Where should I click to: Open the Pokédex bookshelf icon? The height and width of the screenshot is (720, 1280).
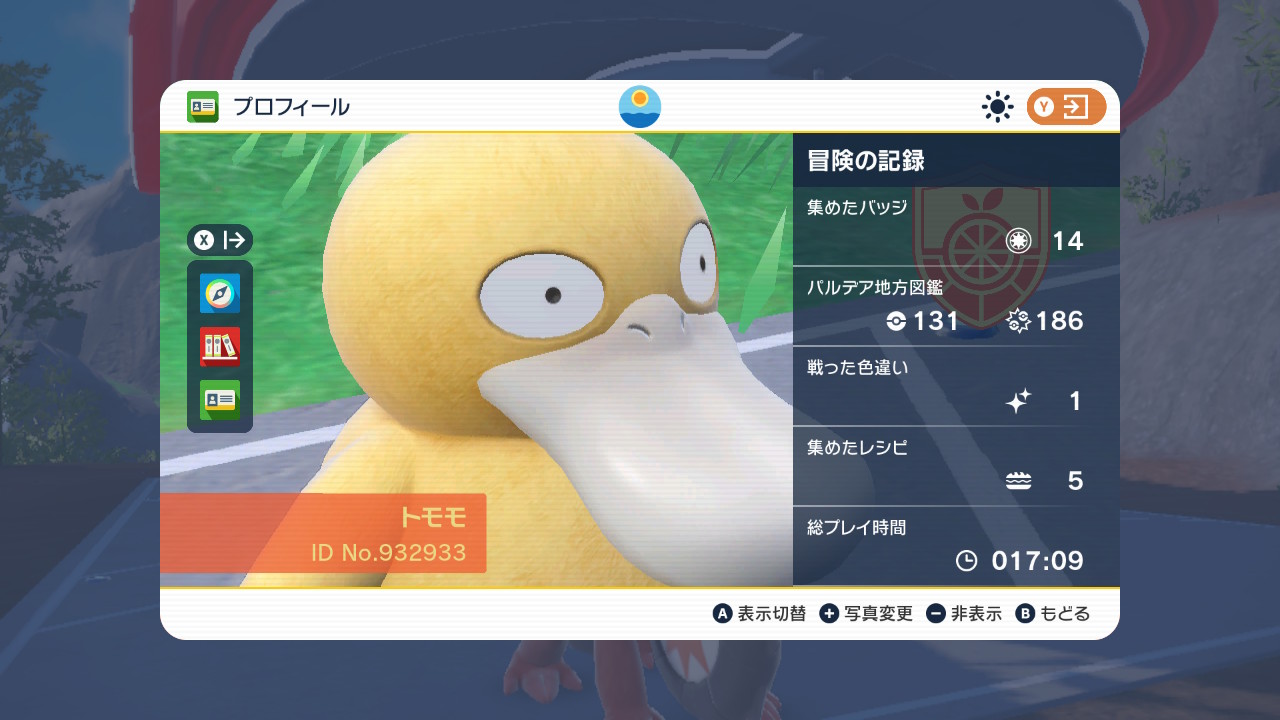click(219, 347)
